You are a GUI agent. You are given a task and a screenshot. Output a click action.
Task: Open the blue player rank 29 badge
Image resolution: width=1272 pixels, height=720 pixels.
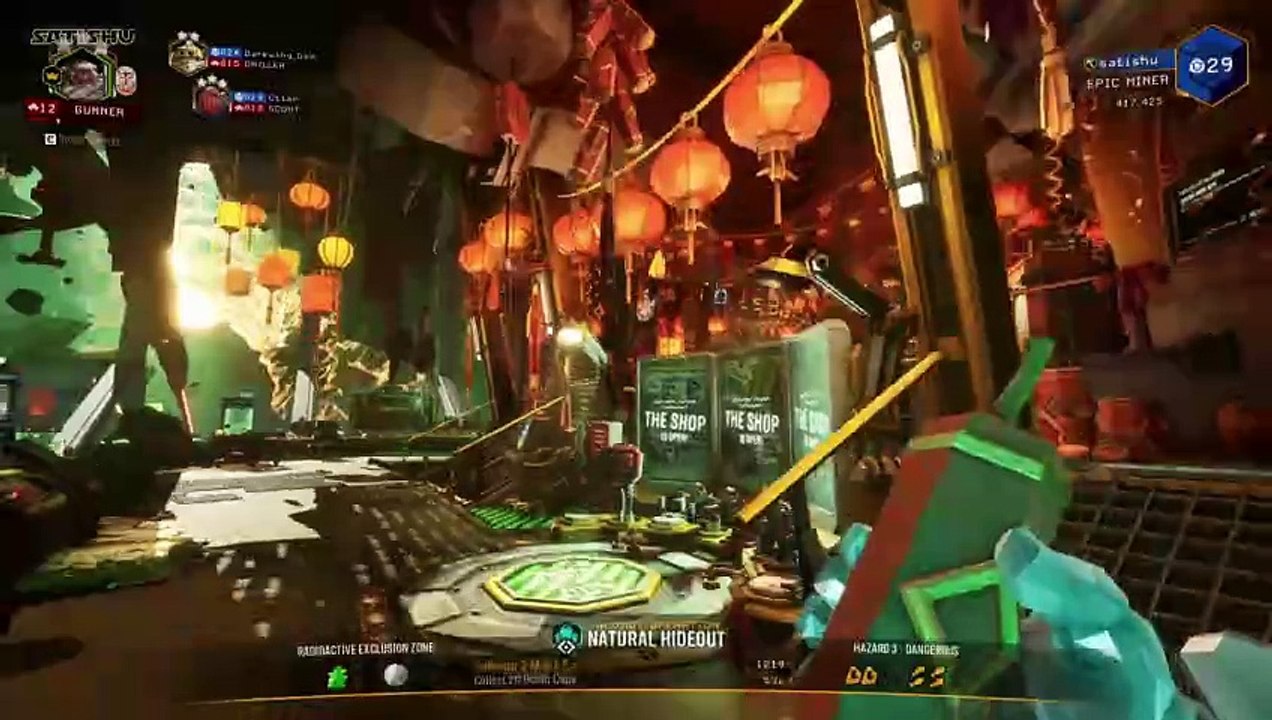pos(1211,66)
